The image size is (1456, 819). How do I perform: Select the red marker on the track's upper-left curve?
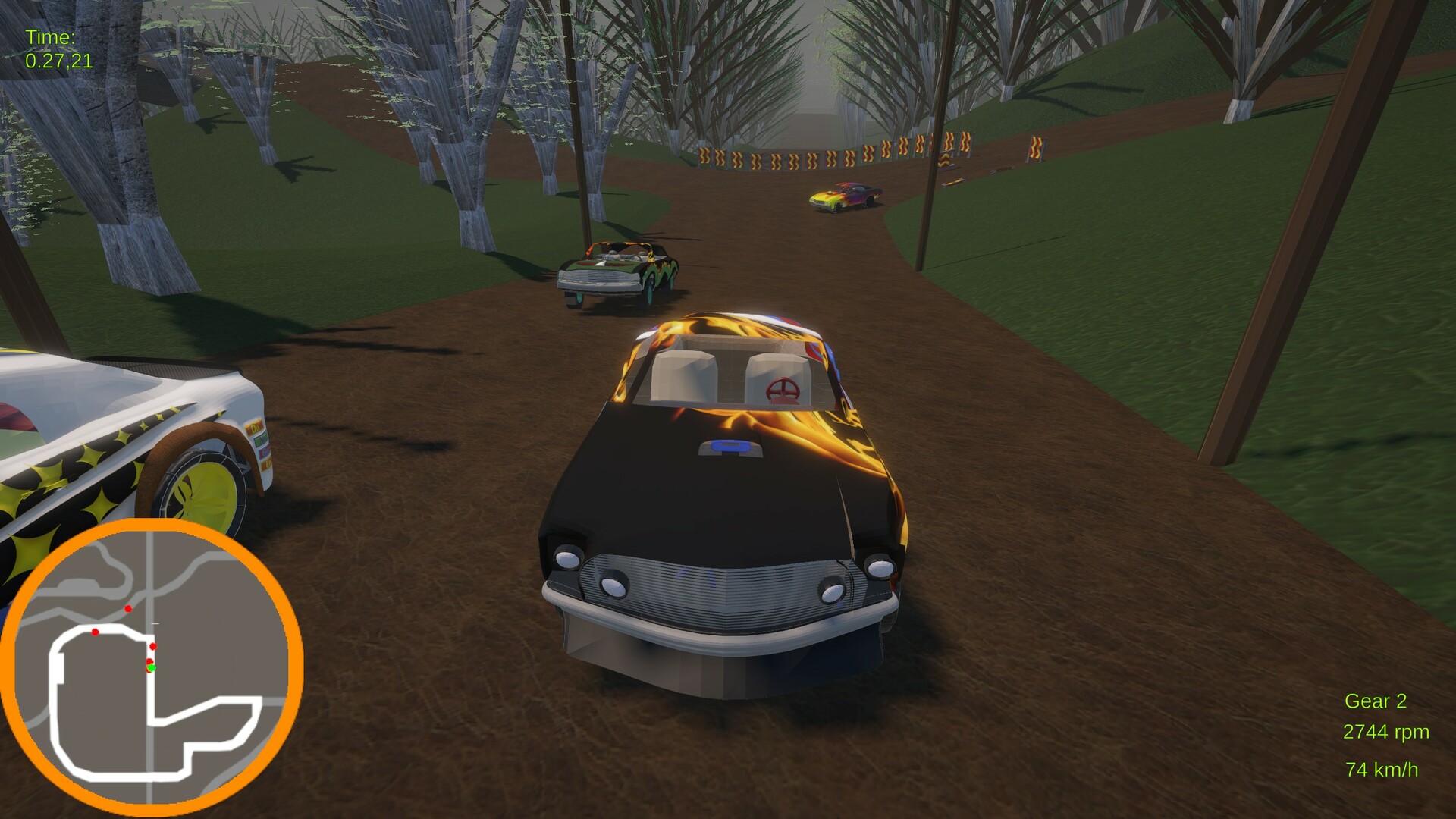click(x=95, y=632)
